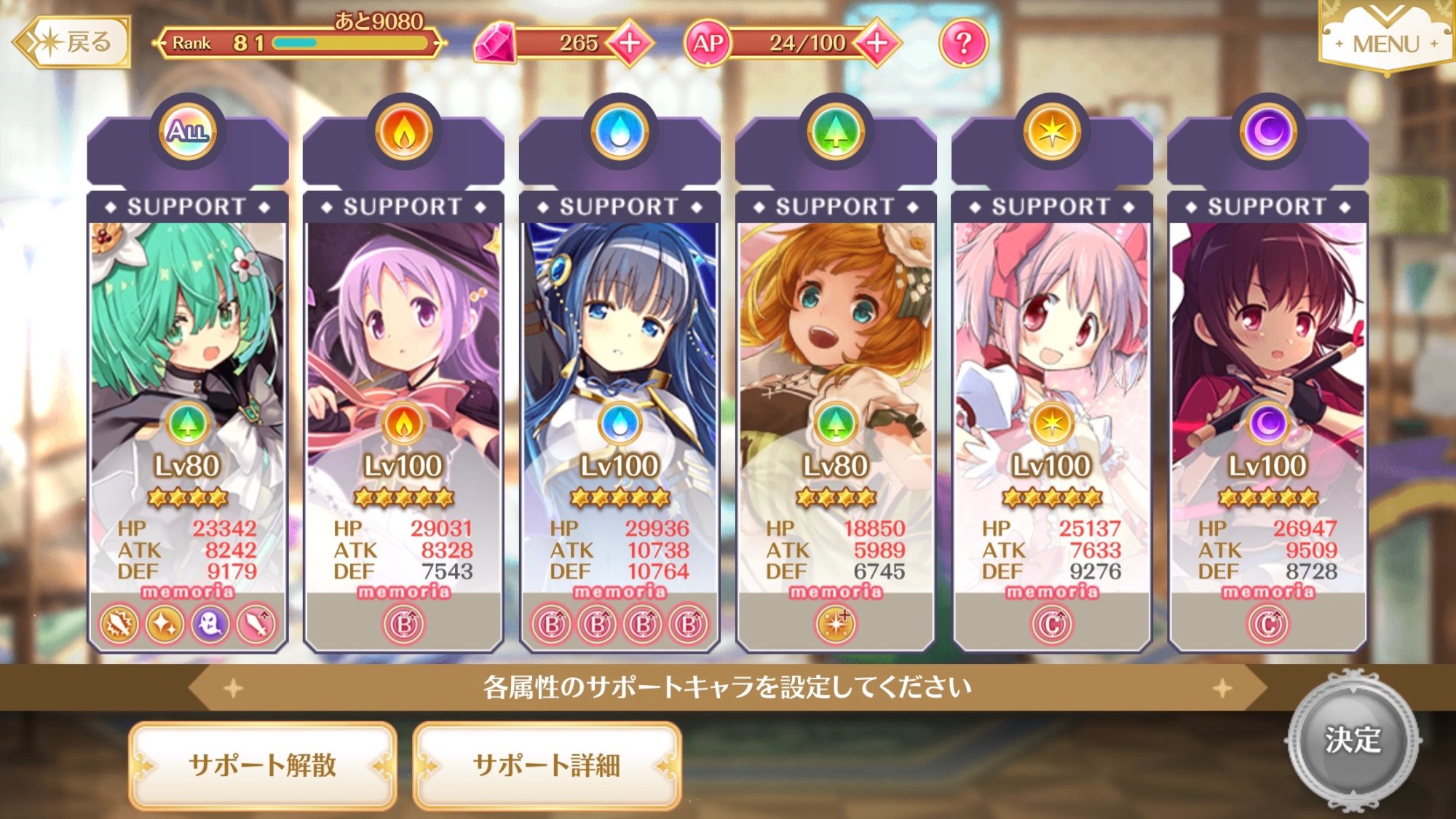Image resolution: width=1456 pixels, height=819 pixels.
Task: Open the question mark help button
Action: (x=963, y=43)
